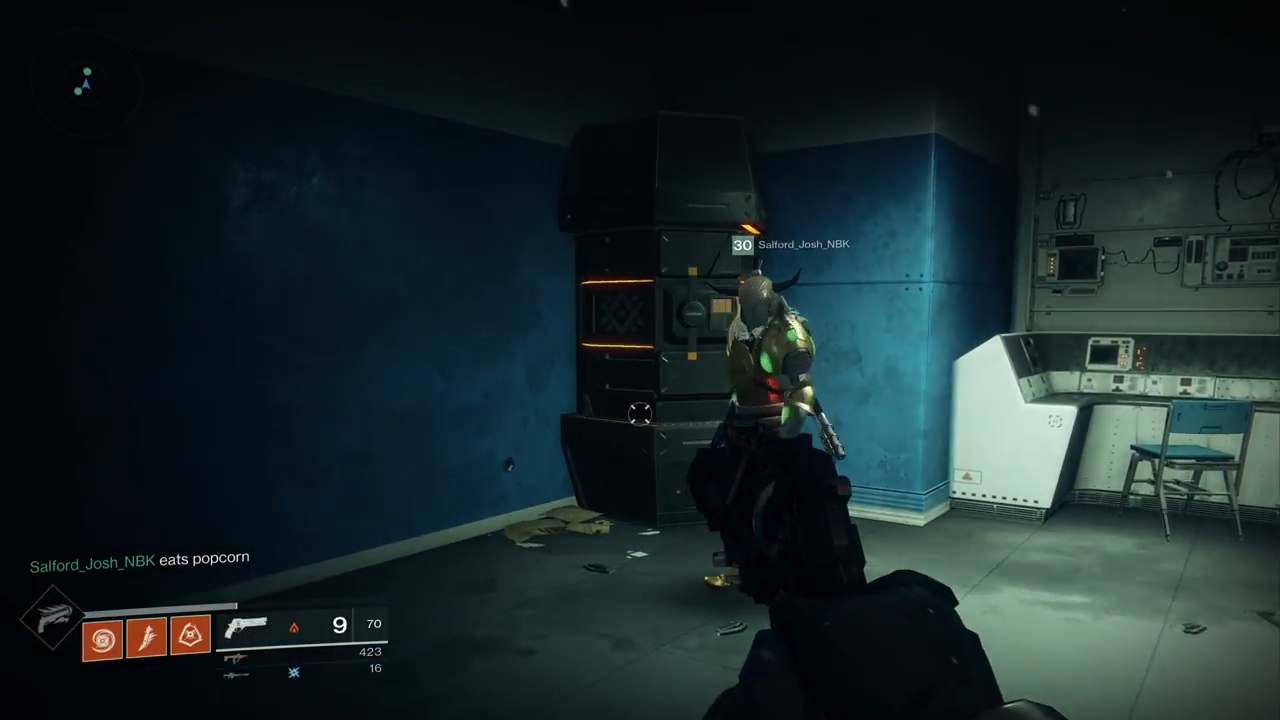The width and height of the screenshot is (1280, 720).
Task: Activate the swirl grenade ability icon
Action: pos(102,640)
